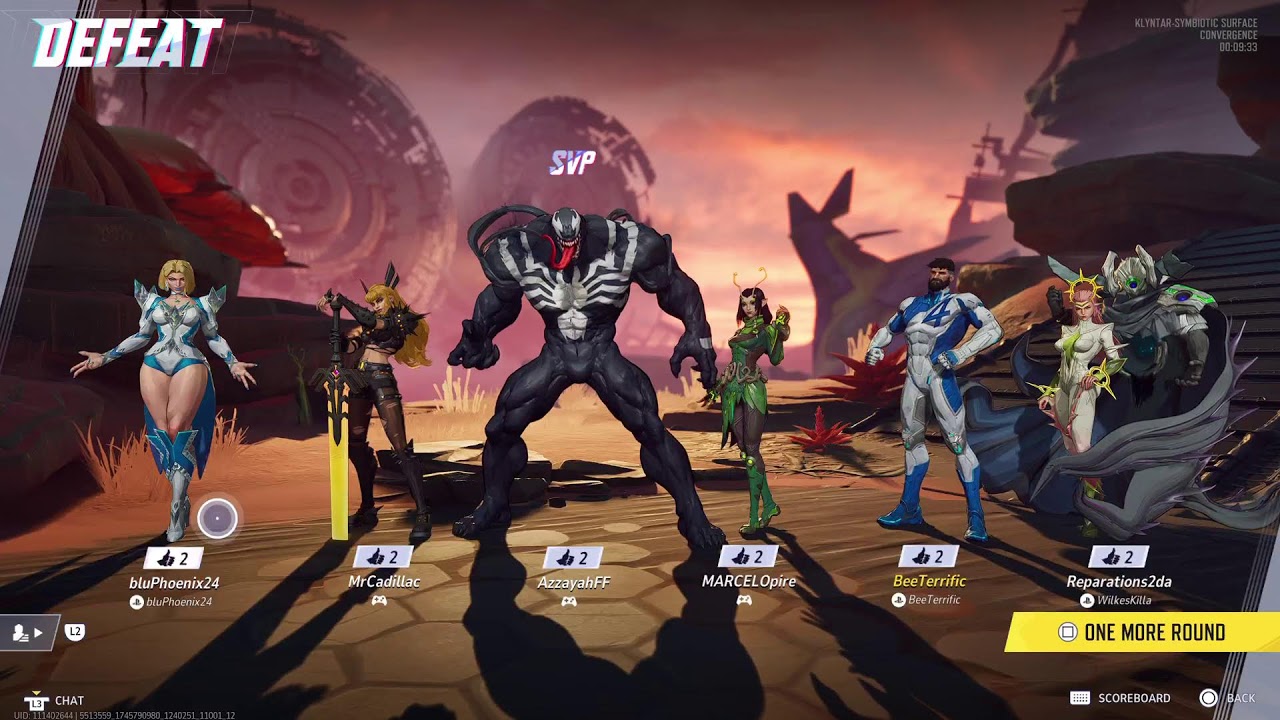Give MARCELOpire a thumbs-up
The width and height of the screenshot is (1280, 720).
(x=748, y=557)
